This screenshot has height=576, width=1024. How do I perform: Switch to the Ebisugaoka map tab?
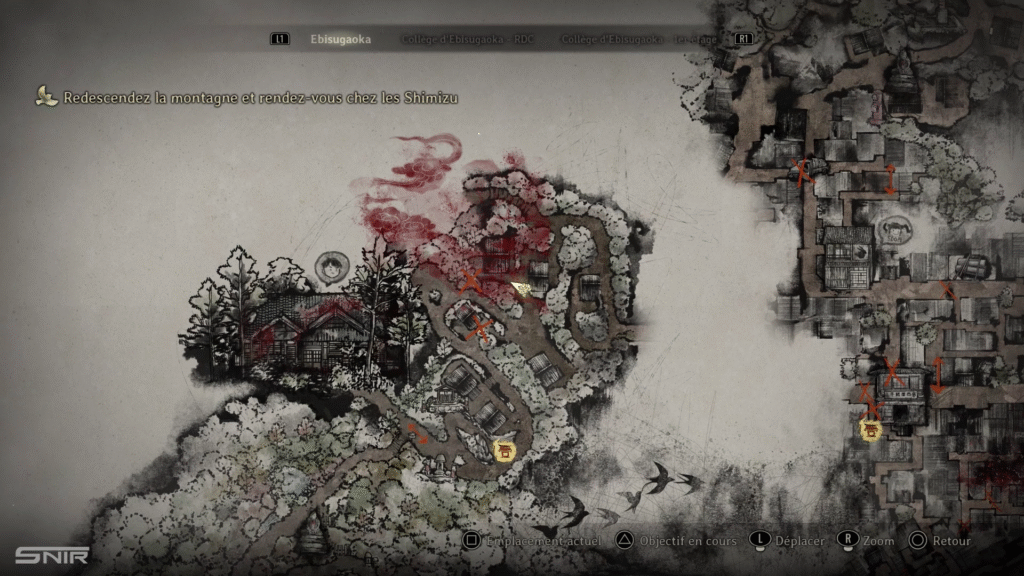coord(340,40)
